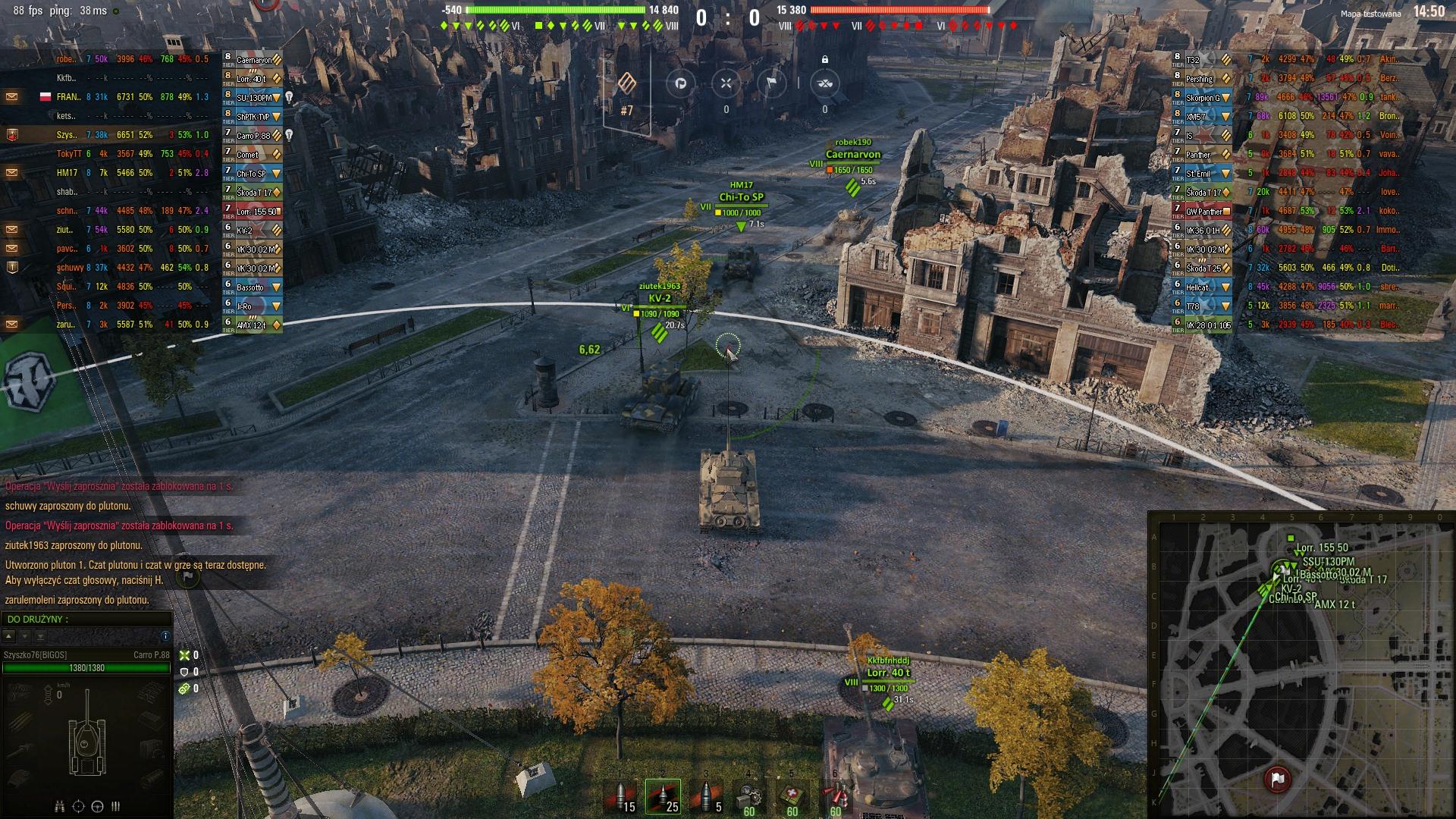Select the HE shell in slot 3

click(x=706, y=795)
